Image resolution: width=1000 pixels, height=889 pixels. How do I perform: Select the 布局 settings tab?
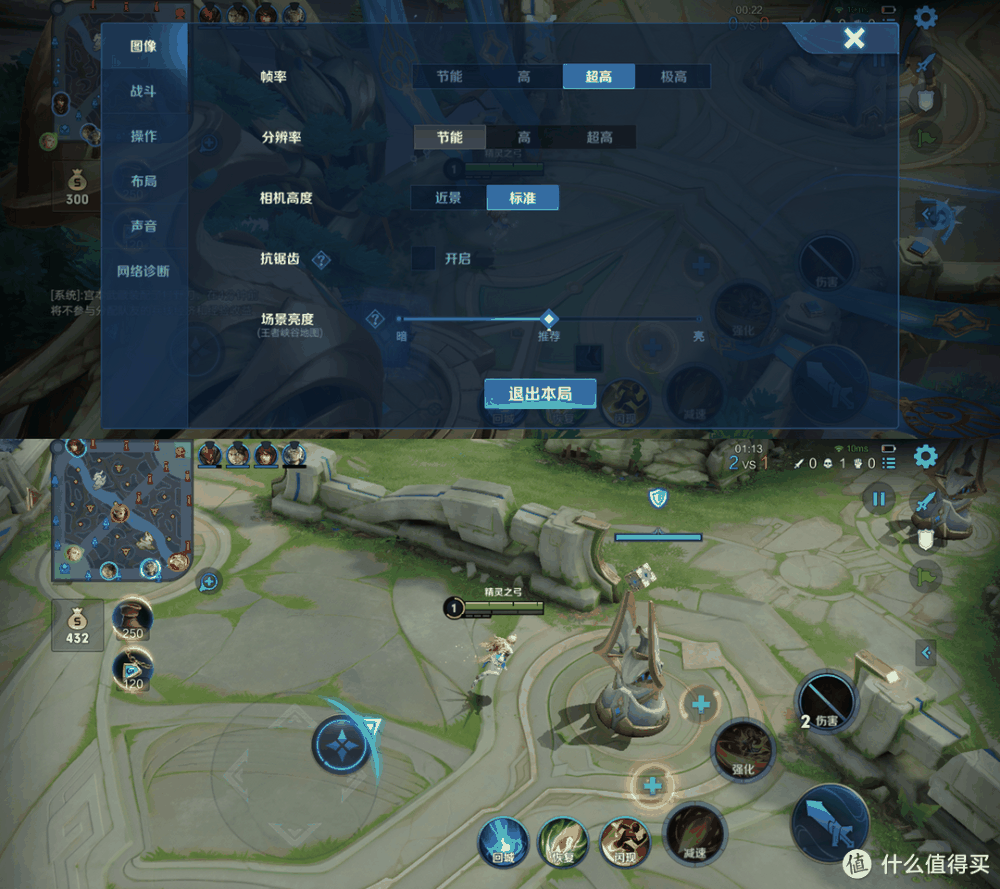[x=143, y=181]
